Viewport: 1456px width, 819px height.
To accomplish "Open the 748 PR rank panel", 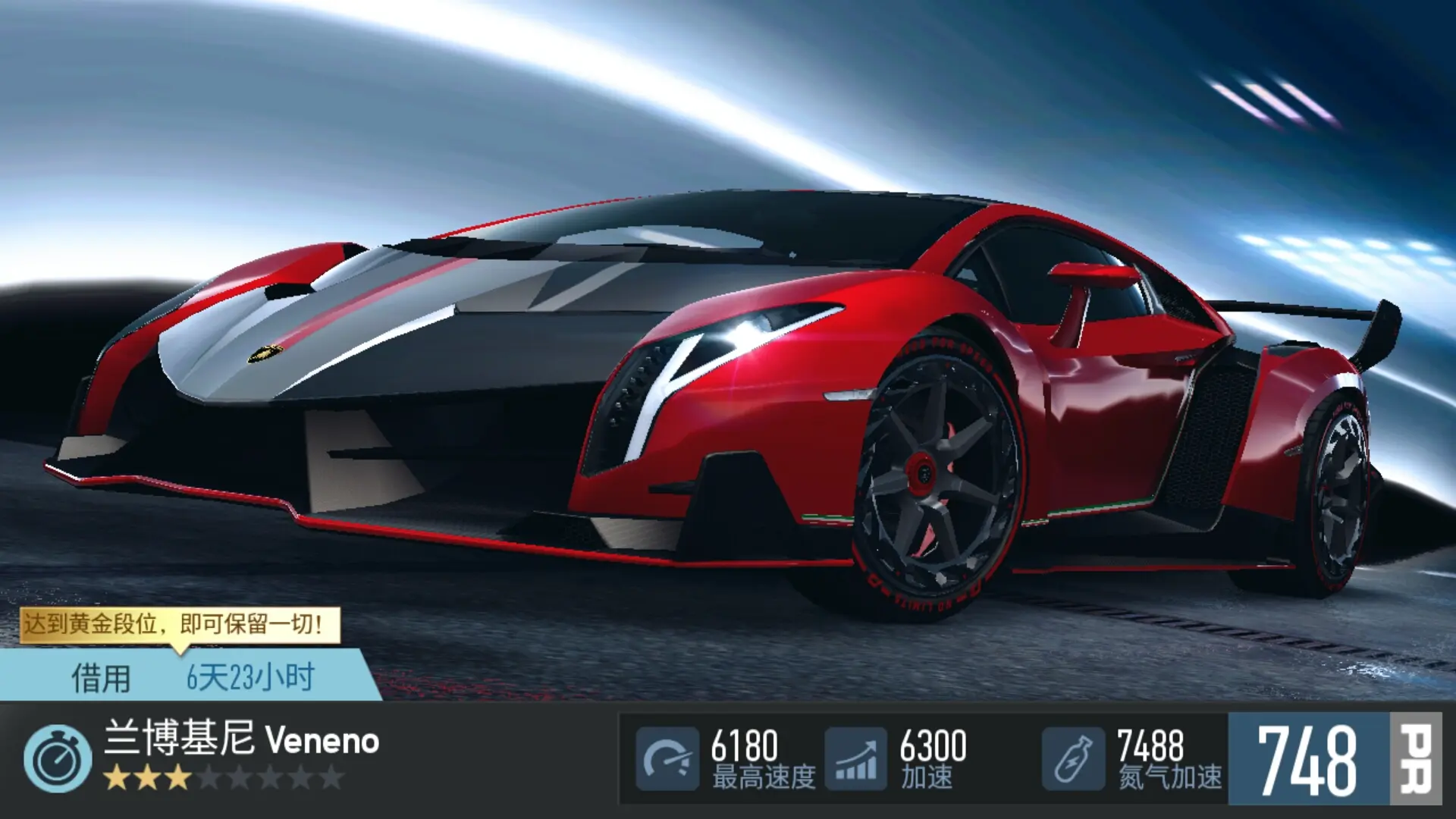I will pos(1333,759).
